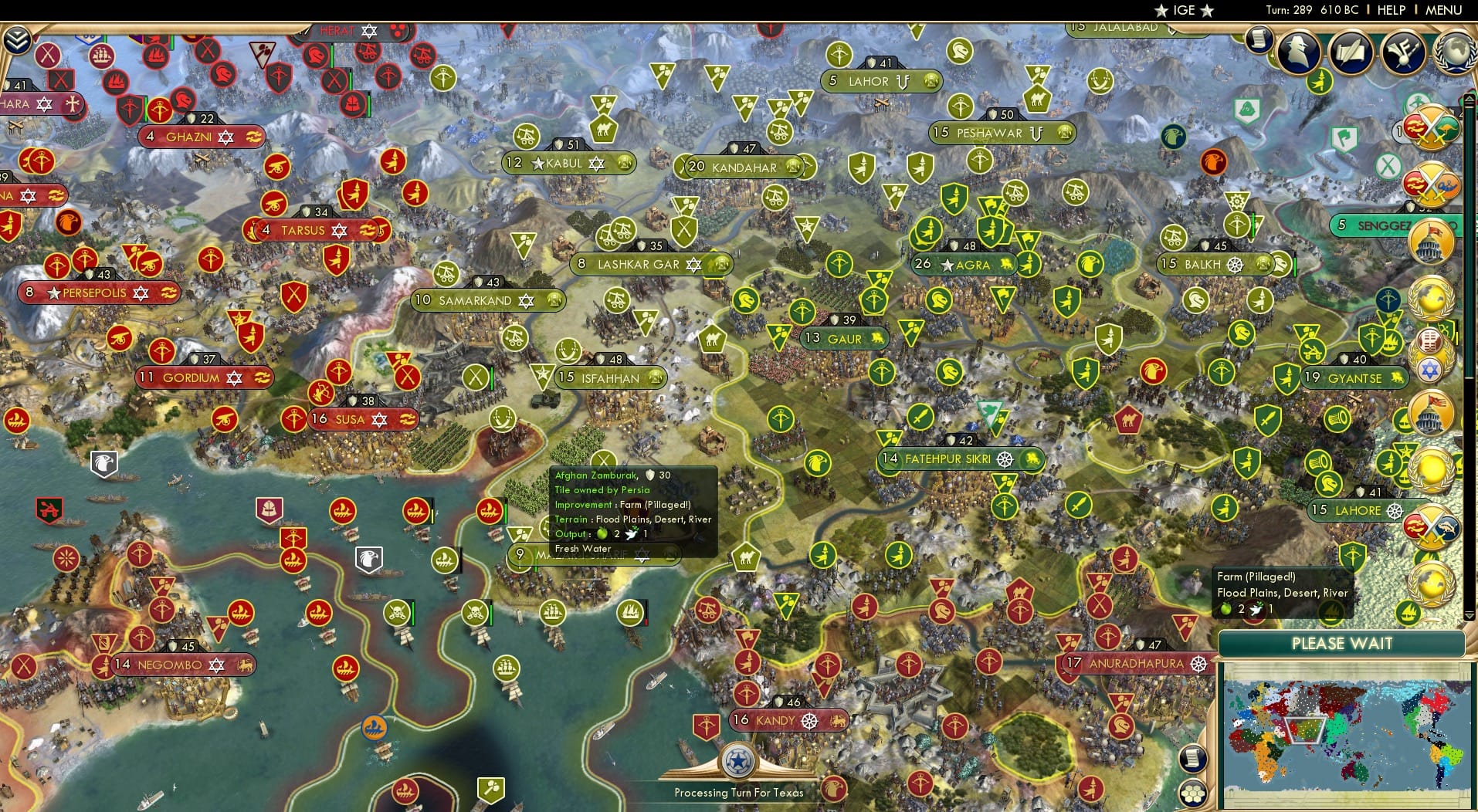The image size is (1478, 812).
Task: Open the HELP menu
Action: point(1390,10)
